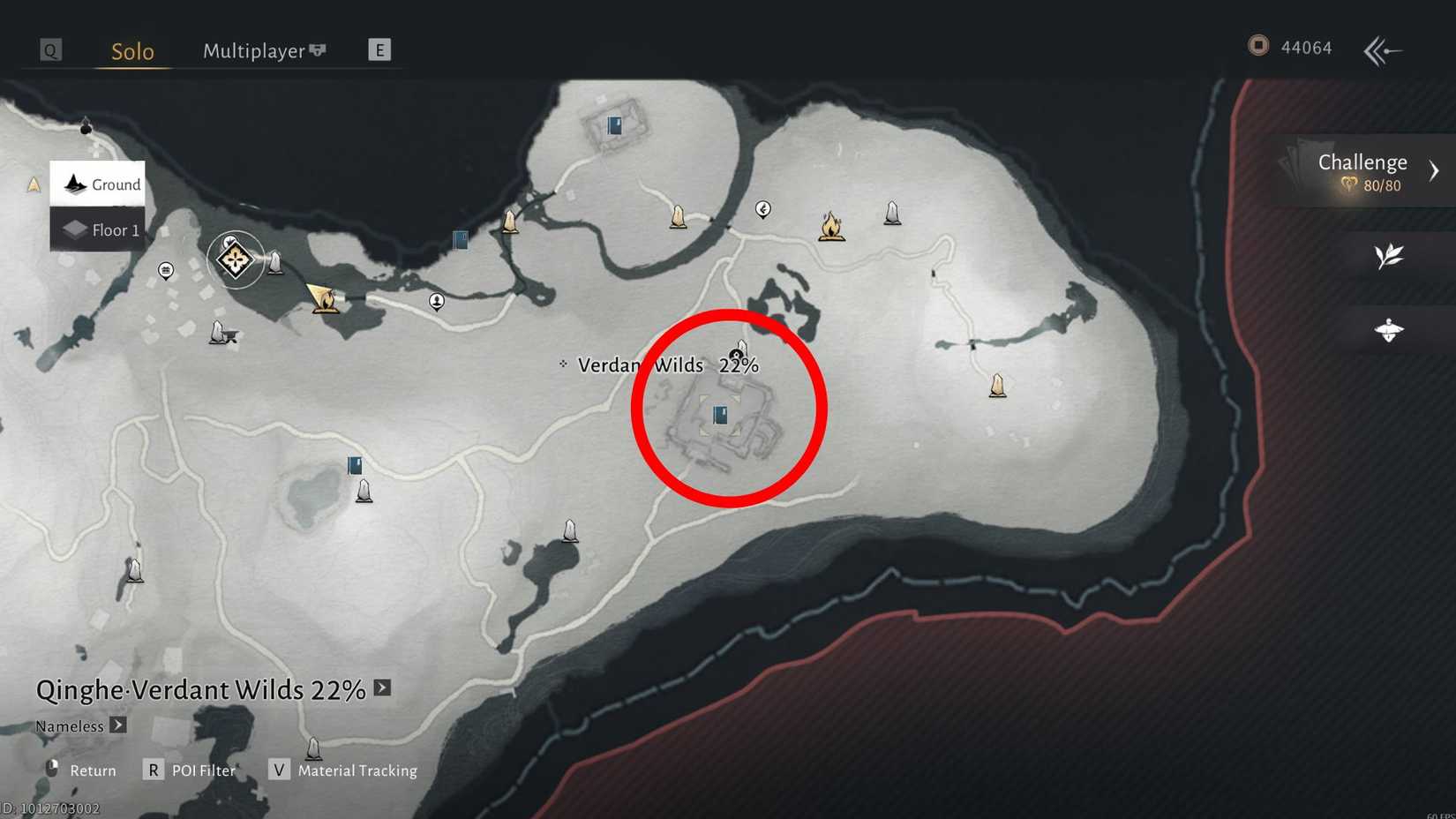The width and height of the screenshot is (1456, 819).
Task: Select the campfire fast travel icon
Action: [x=830, y=228]
